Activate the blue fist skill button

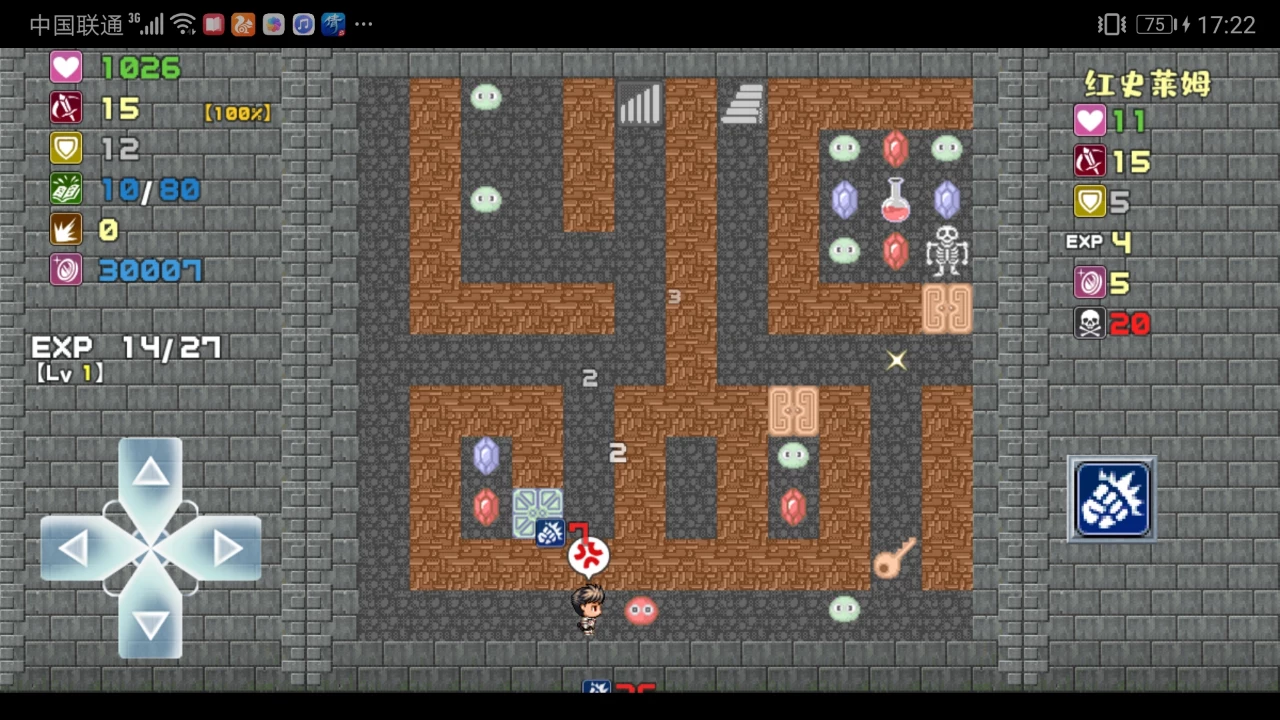click(1112, 499)
